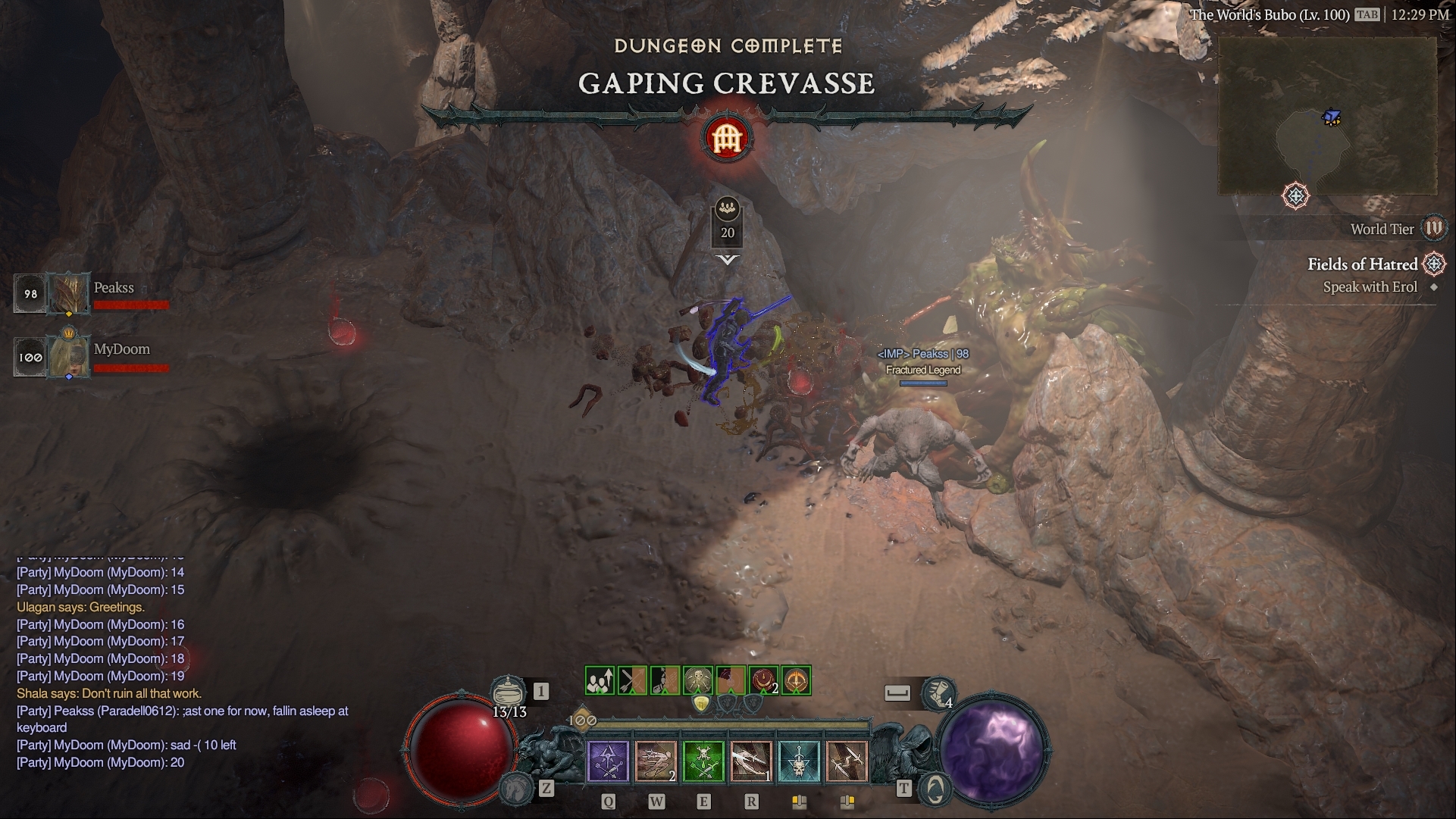Click the dungeon gate emblem under Gaping Crevasse
Image resolution: width=1456 pixels, height=819 pixels.
[x=727, y=138]
